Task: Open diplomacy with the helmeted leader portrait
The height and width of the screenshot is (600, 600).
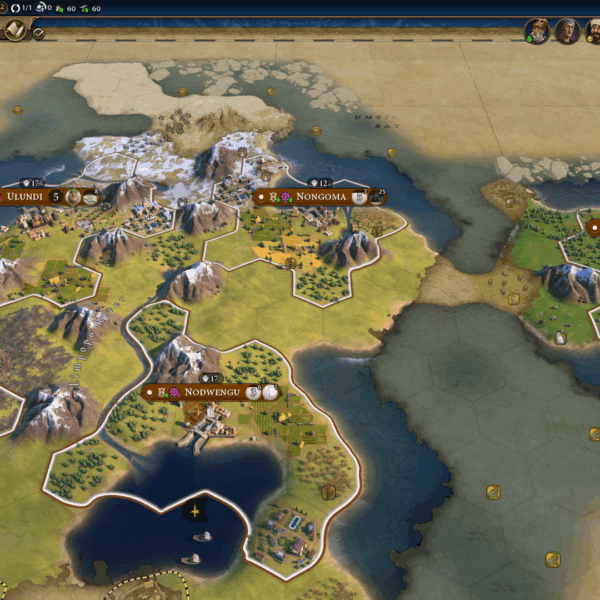Action: pyautogui.click(x=538, y=31)
